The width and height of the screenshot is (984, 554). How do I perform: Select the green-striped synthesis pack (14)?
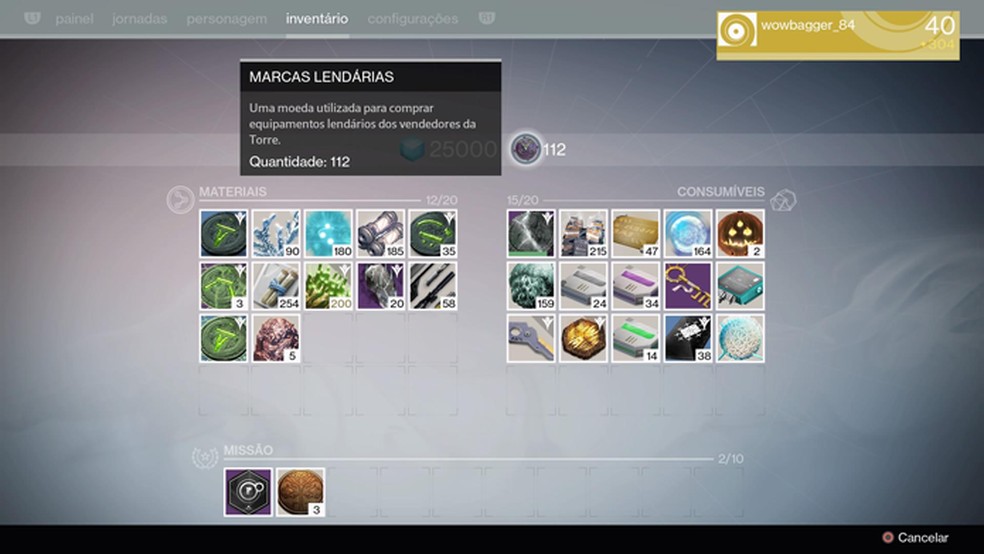click(636, 338)
